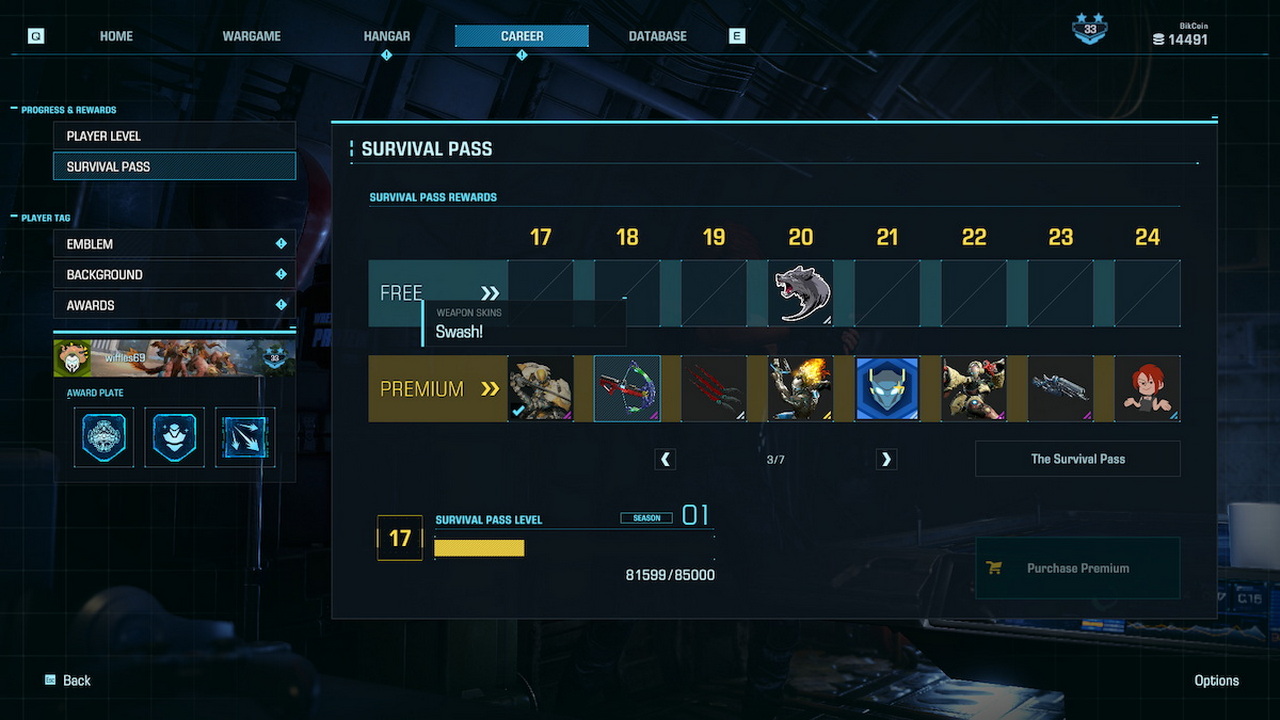Viewport: 1280px width, 720px height.
Task: Open the Database tab
Action: point(657,36)
